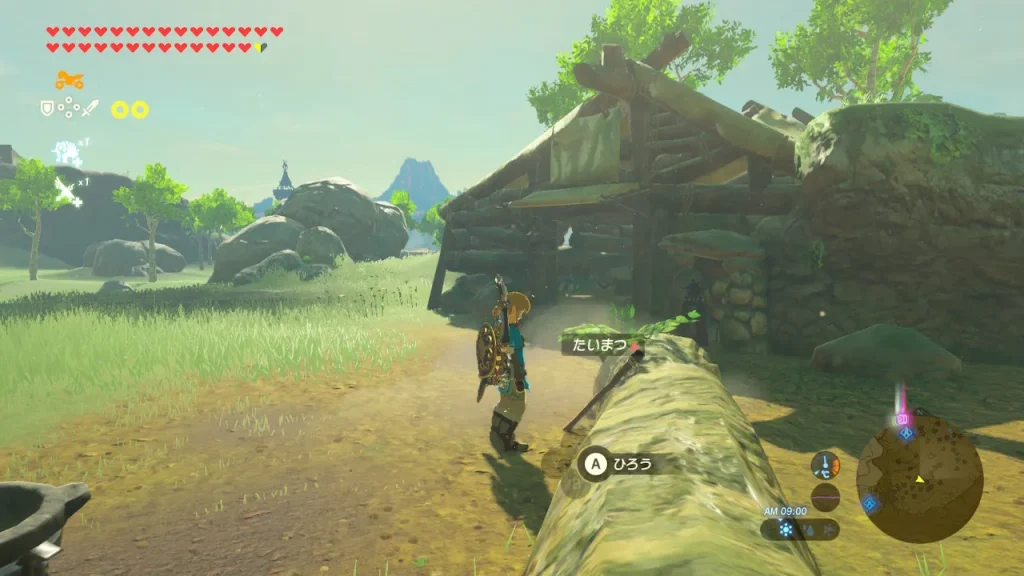Click the noise level indicator circle
The width and height of the screenshot is (1024, 576).
[x=826, y=497]
